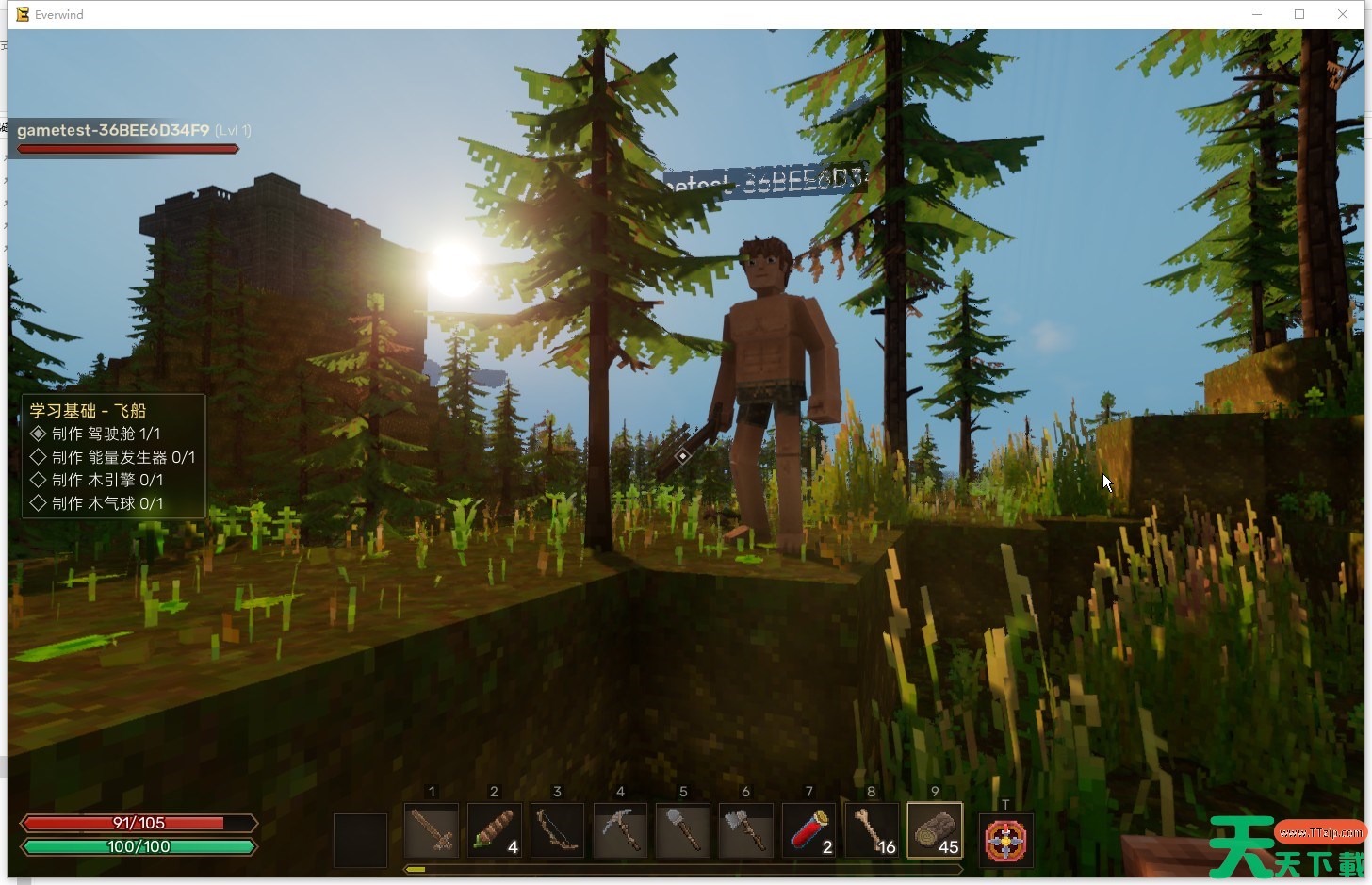Activate the compass tool slot
The height and width of the screenshot is (885, 1372).
coord(1005,840)
